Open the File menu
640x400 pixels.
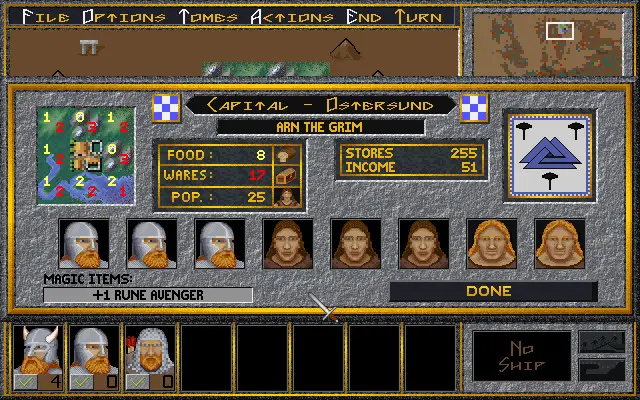click(49, 16)
